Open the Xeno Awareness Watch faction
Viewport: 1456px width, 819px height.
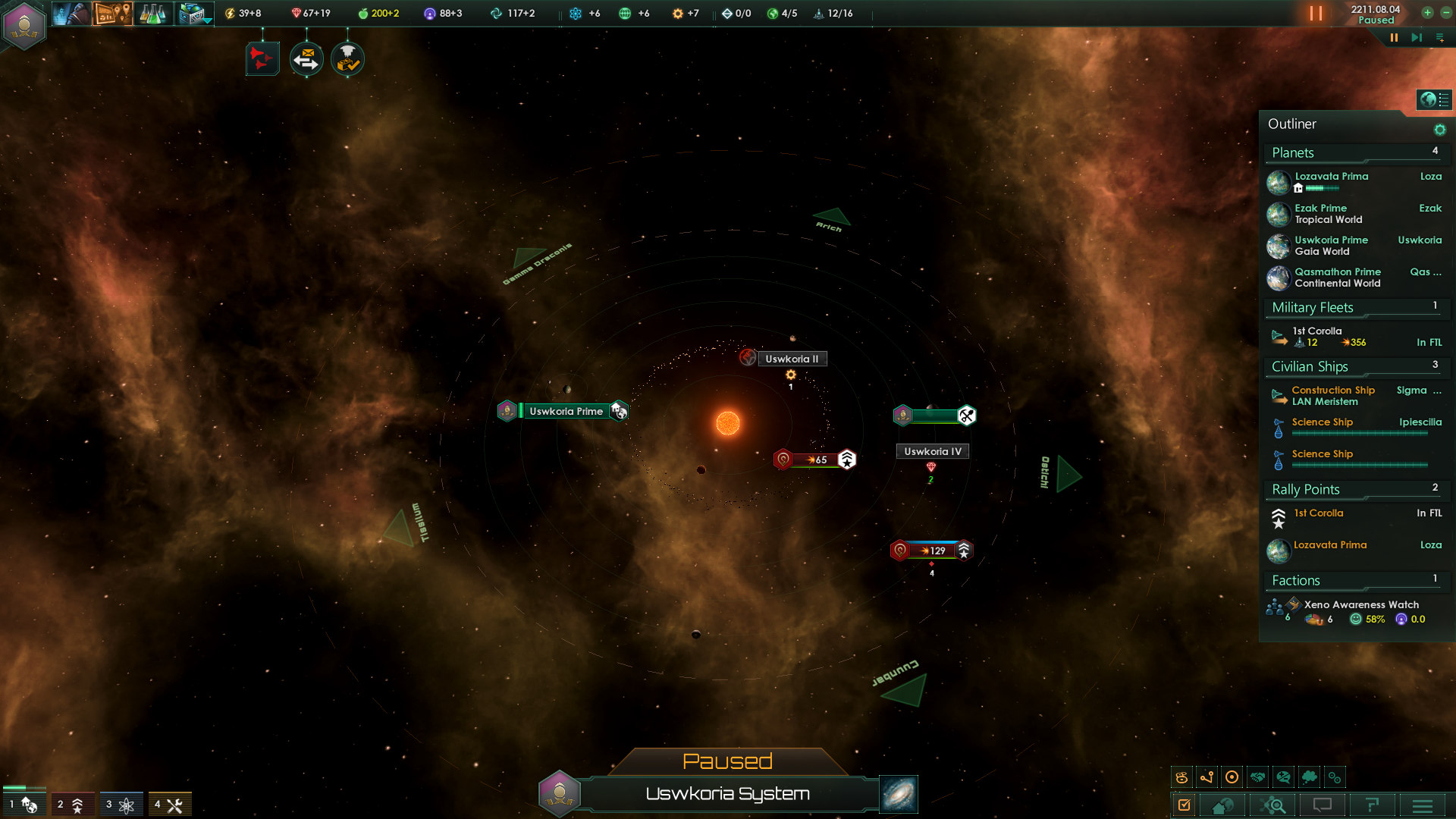tap(1361, 605)
